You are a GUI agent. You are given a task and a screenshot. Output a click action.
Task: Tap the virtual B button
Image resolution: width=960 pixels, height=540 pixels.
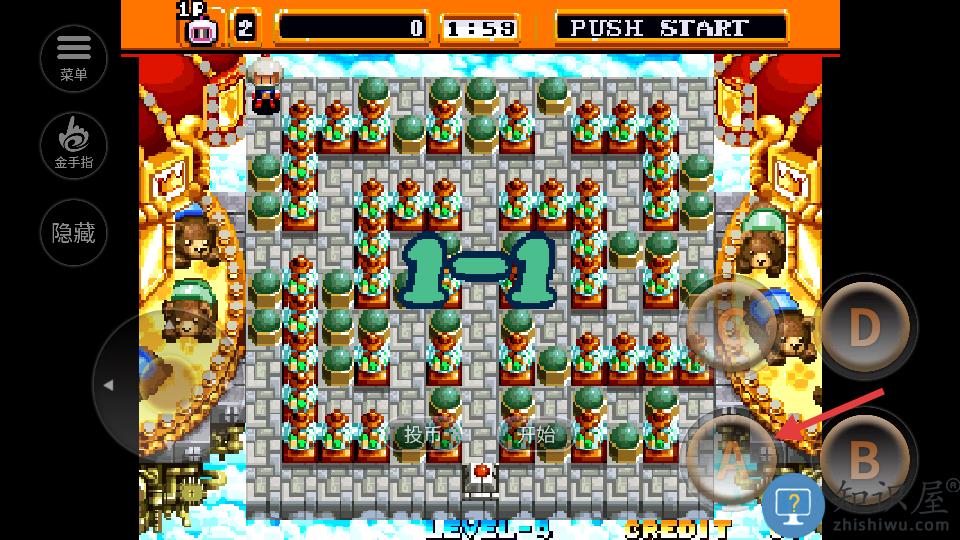[x=864, y=460]
